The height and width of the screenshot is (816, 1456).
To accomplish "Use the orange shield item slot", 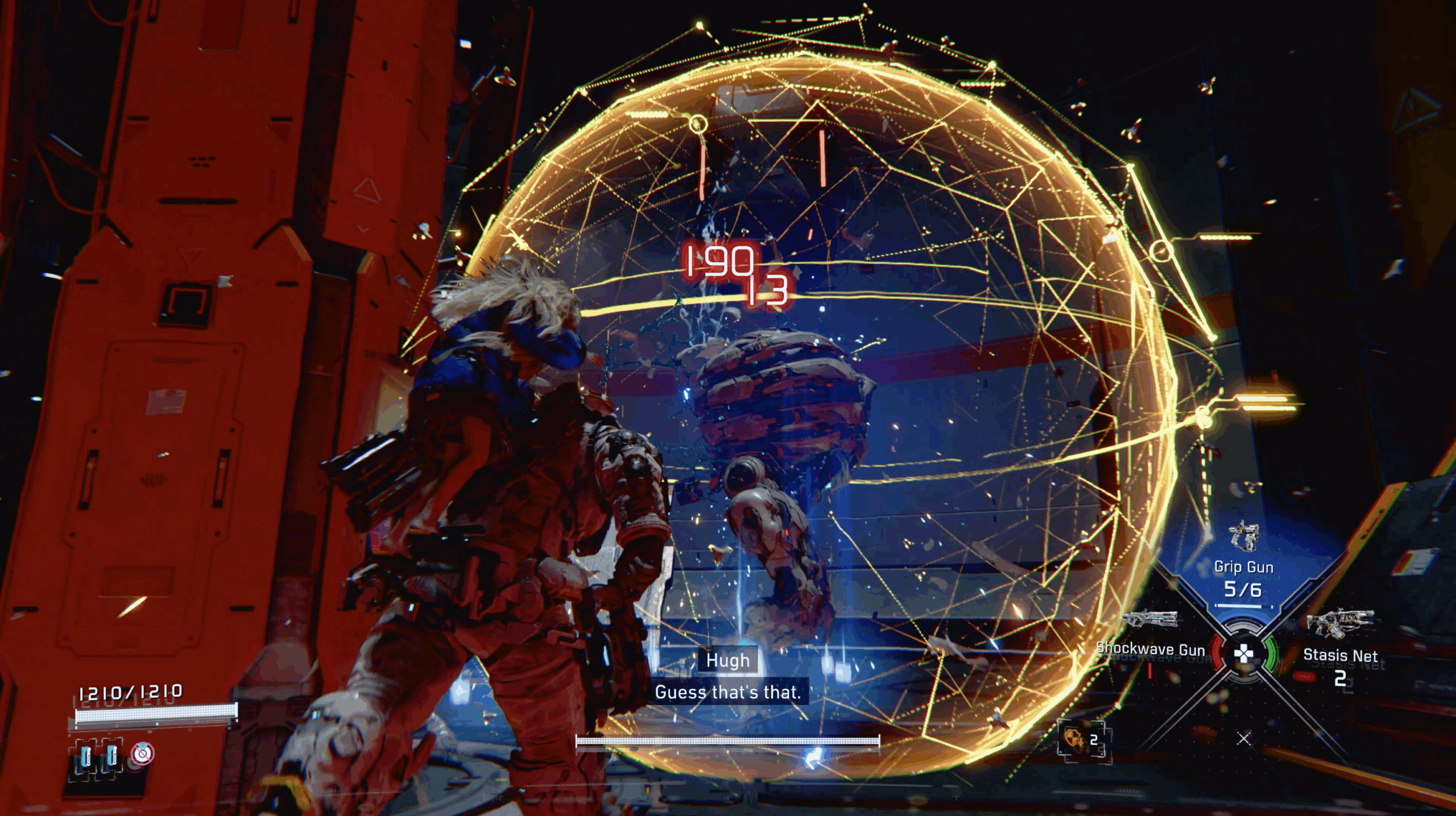I will pos(1081,739).
